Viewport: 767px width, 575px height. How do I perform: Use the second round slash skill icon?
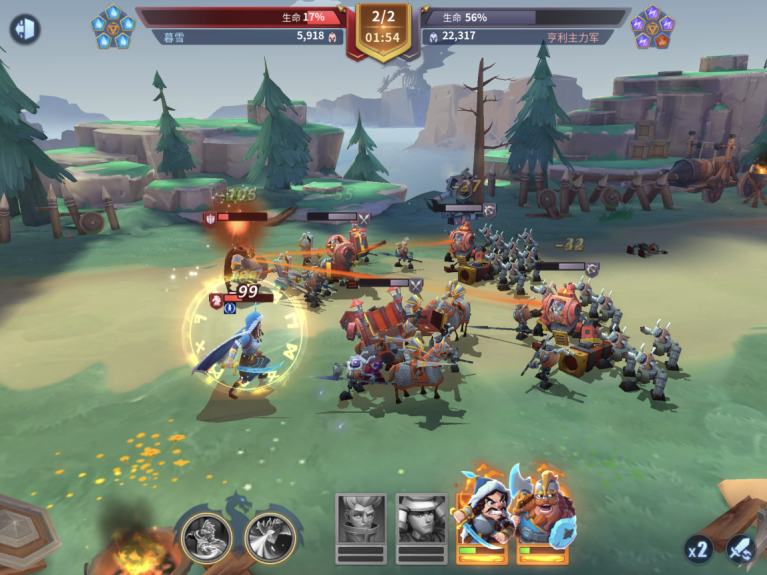(x=270, y=538)
